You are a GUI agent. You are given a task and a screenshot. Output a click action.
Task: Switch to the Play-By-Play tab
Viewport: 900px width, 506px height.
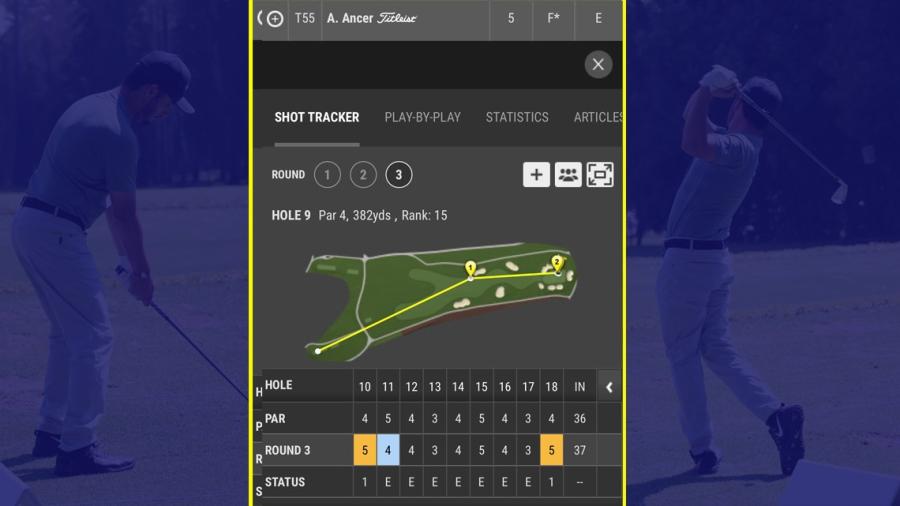(422, 117)
